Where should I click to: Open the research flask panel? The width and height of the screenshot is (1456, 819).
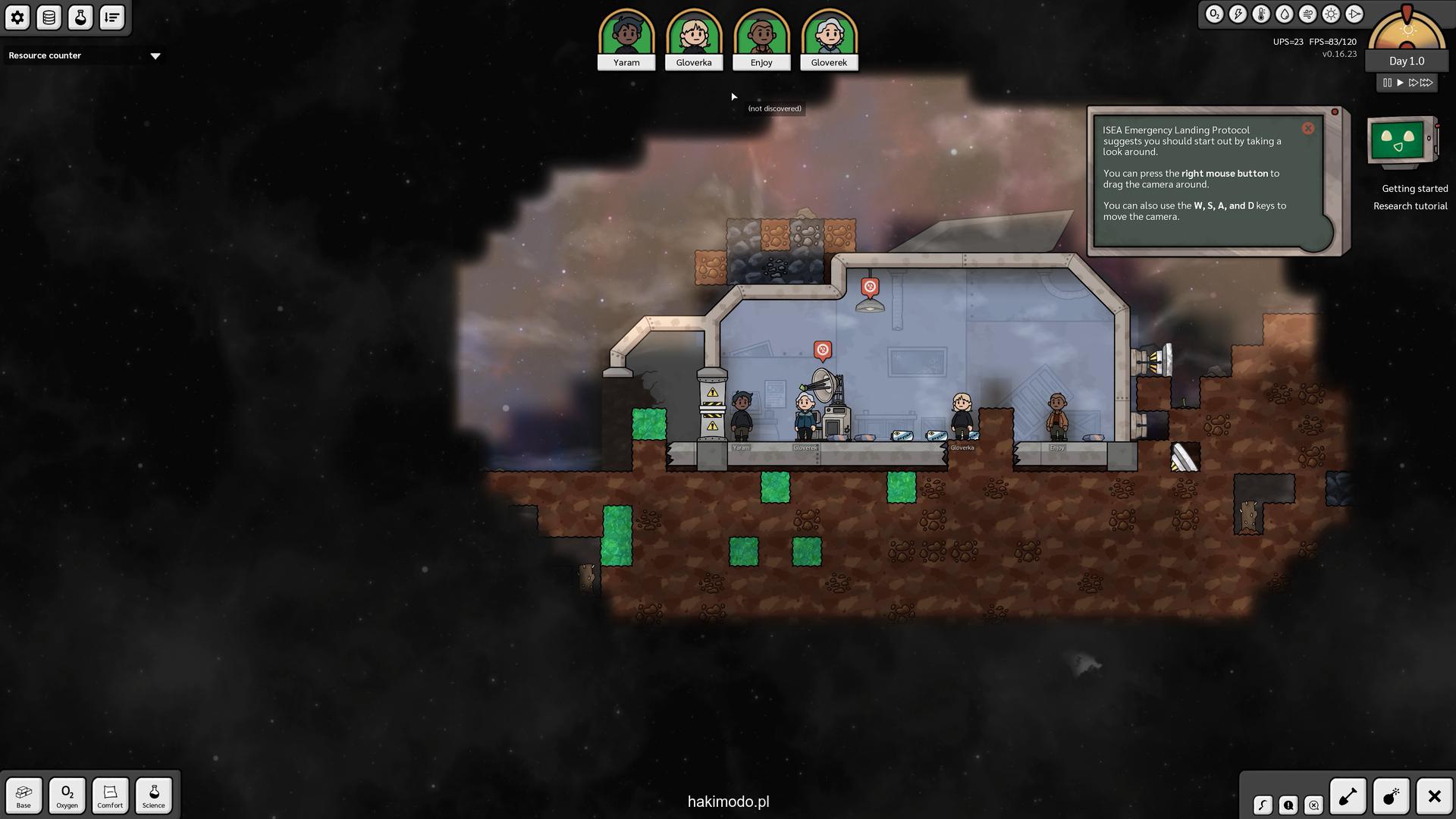tap(80, 17)
